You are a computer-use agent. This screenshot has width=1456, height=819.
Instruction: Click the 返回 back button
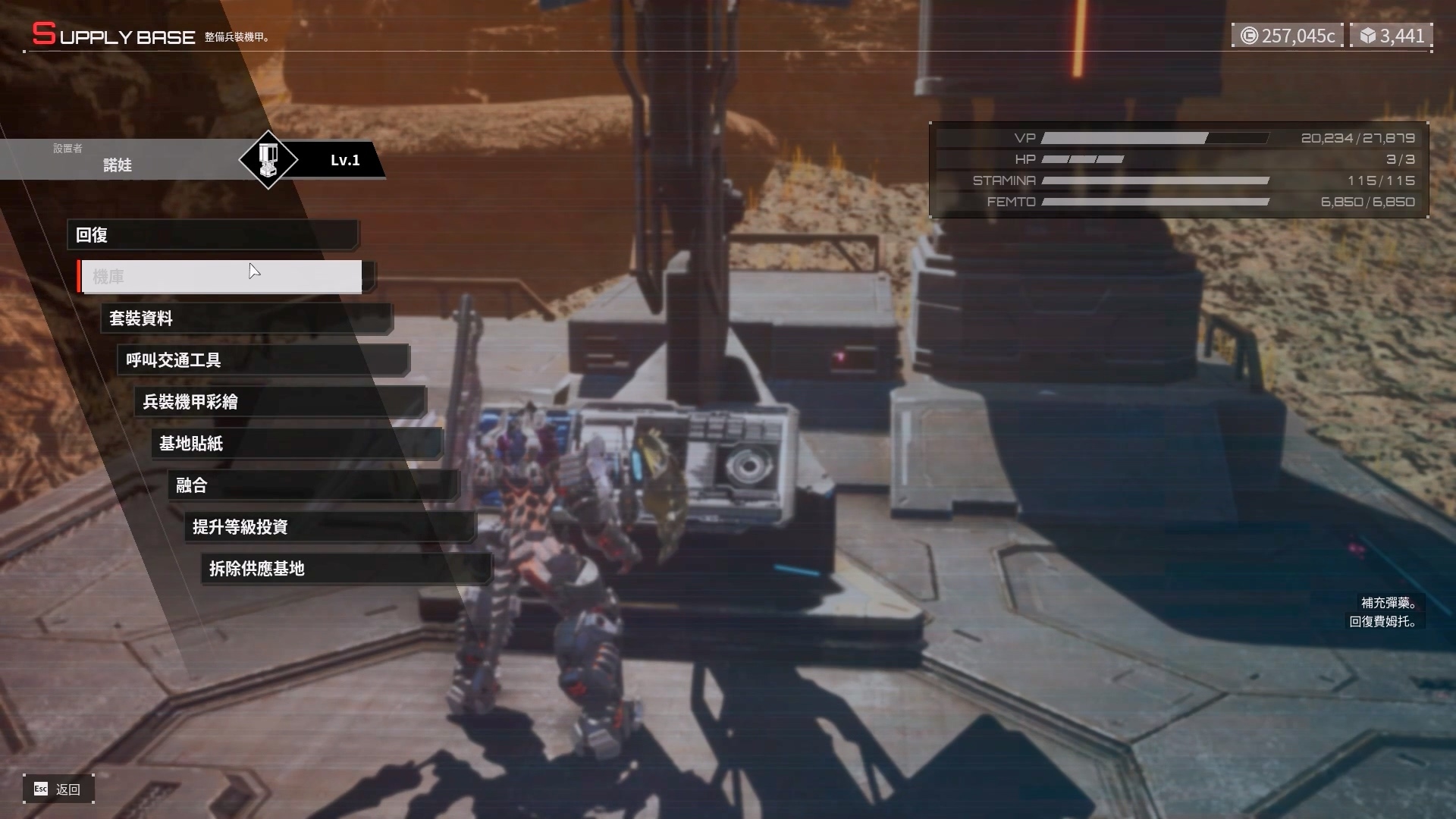(58, 789)
